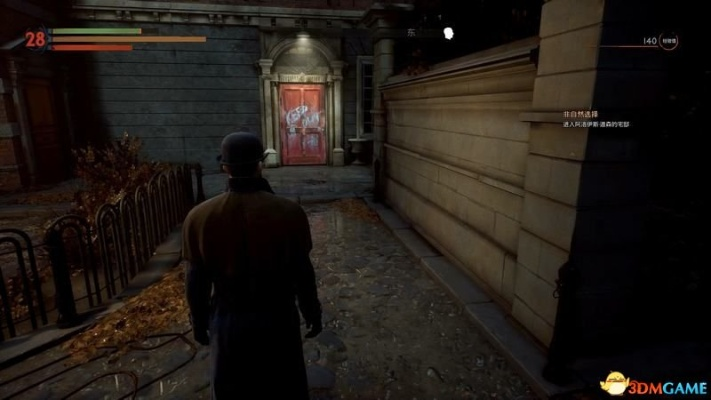This screenshot has width=711, height=400.
Task: Click the white head marker on the compass
Action: pos(449,34)
